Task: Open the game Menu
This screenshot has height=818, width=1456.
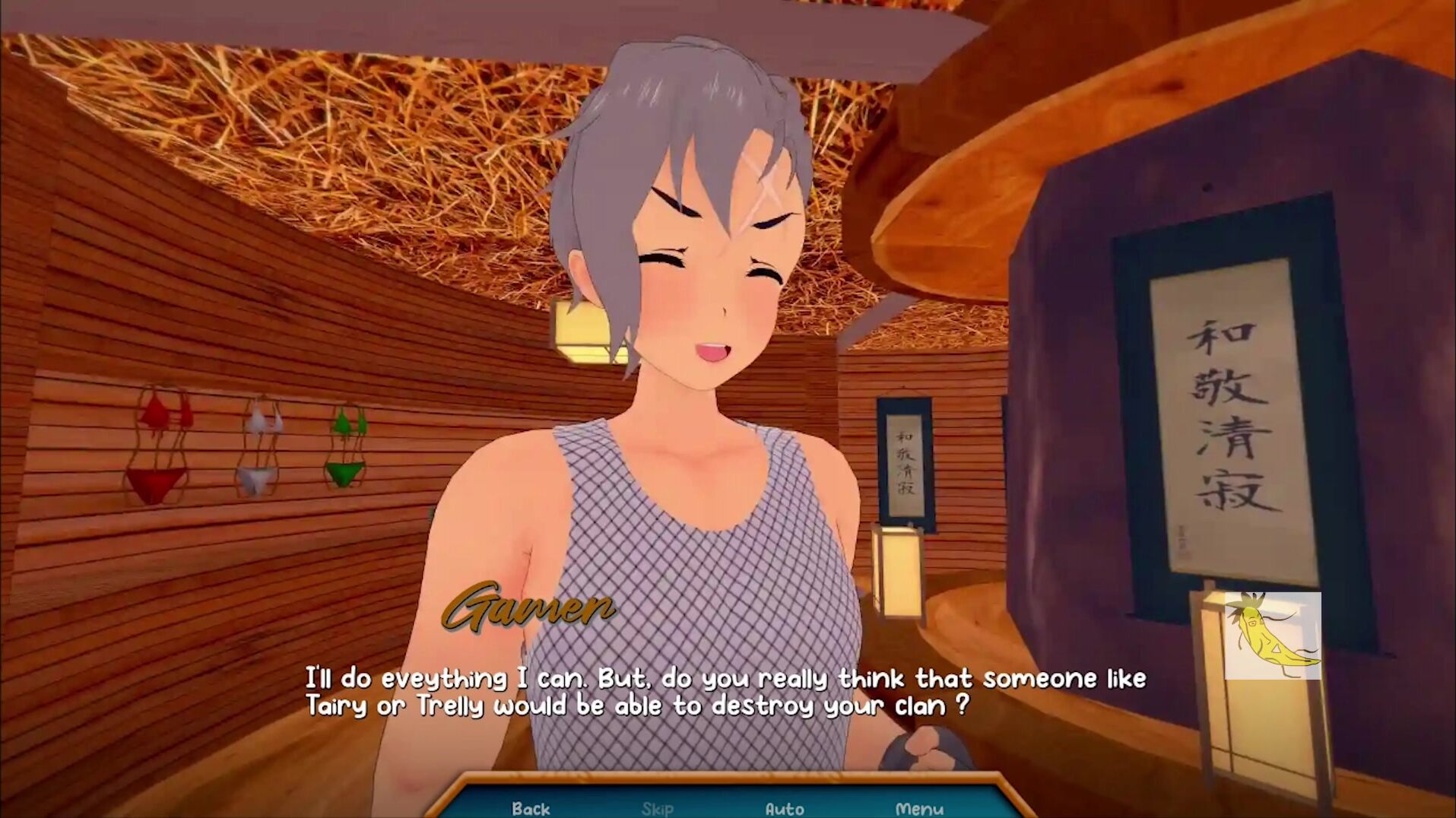Action: [918, 808]
